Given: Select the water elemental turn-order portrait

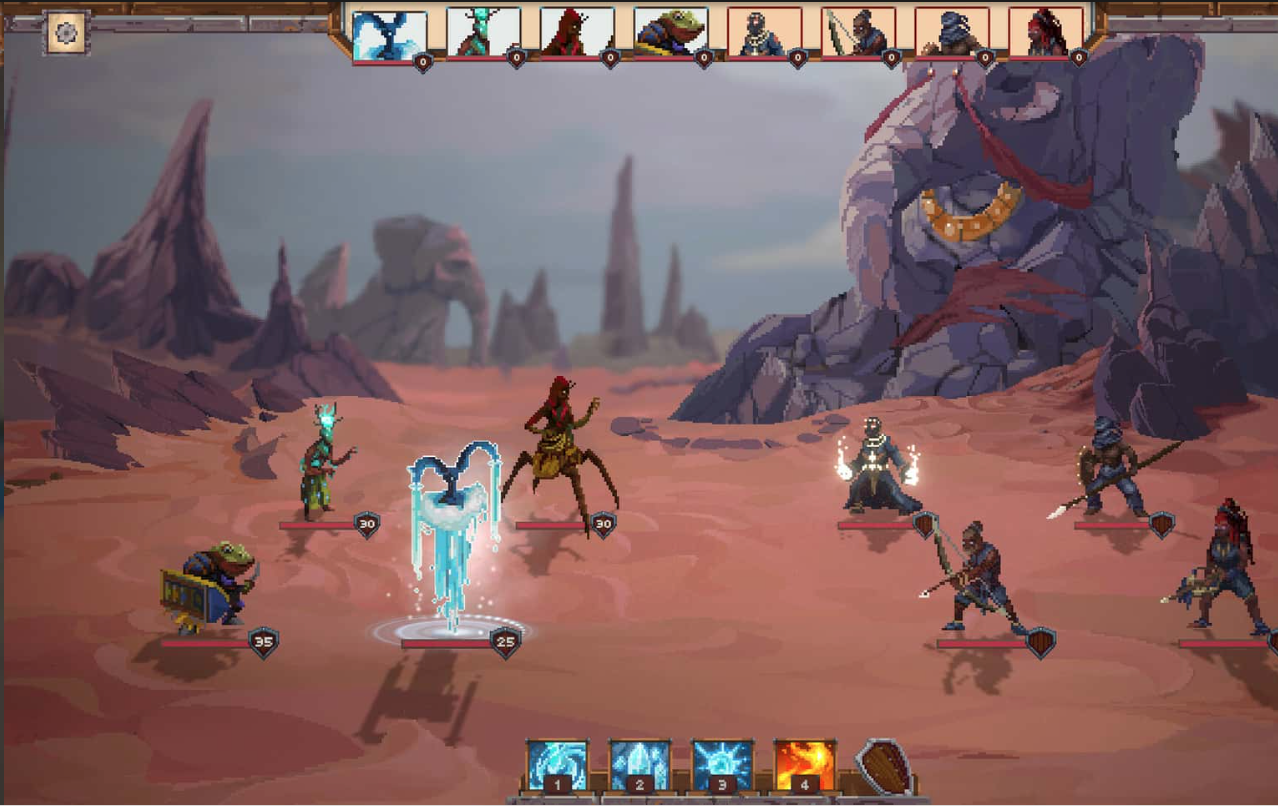Looking at the screenshot, I should tap(390, 35).
